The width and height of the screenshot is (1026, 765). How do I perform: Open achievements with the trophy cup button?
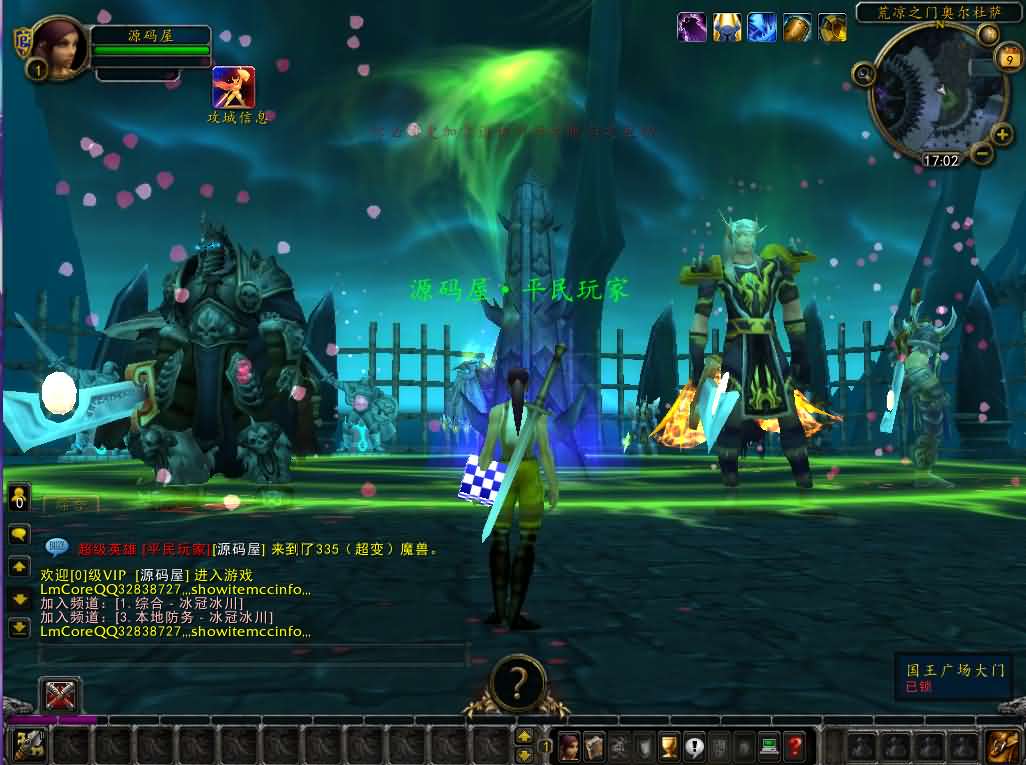[670, 745]
